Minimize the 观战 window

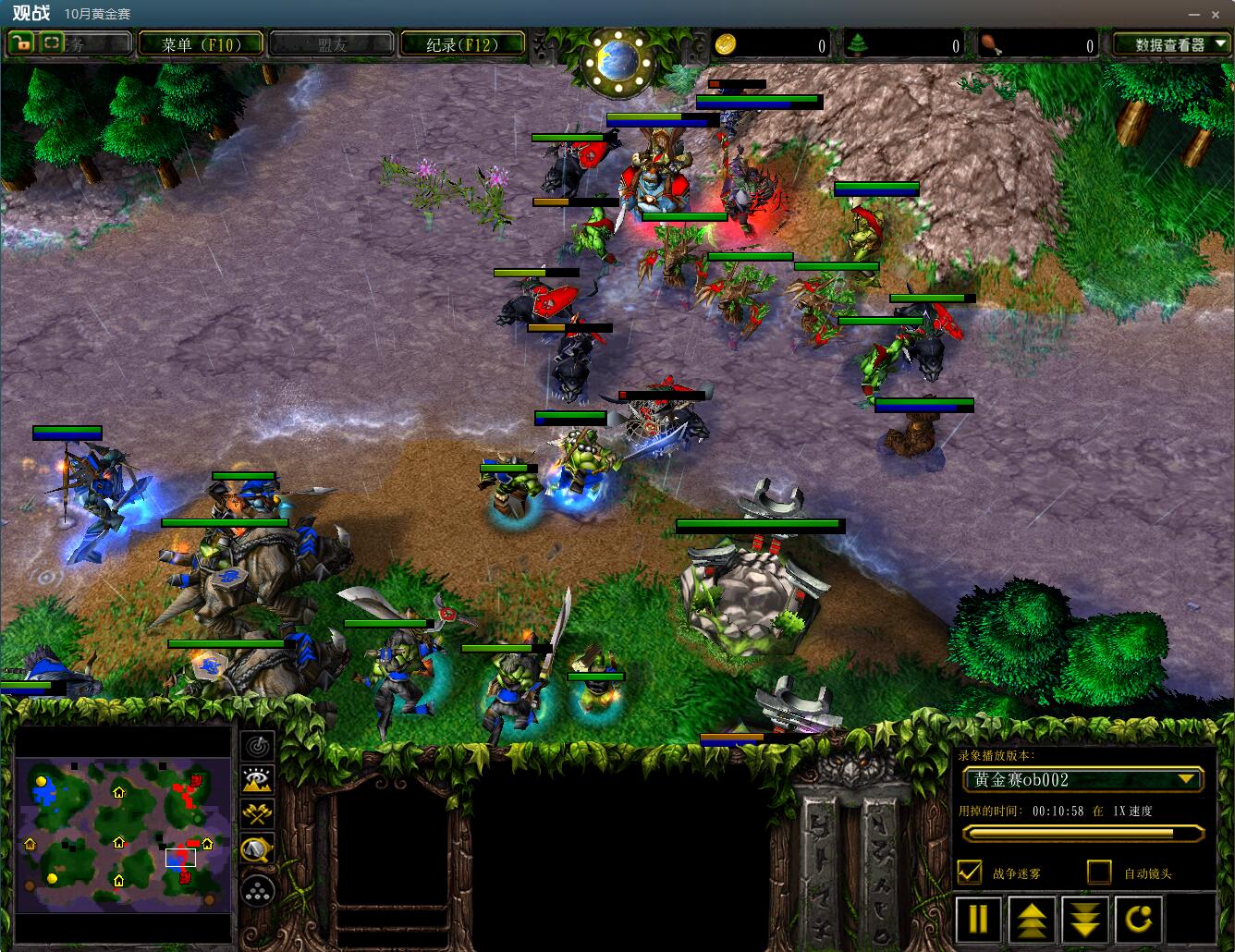[x=1192, y=14]
